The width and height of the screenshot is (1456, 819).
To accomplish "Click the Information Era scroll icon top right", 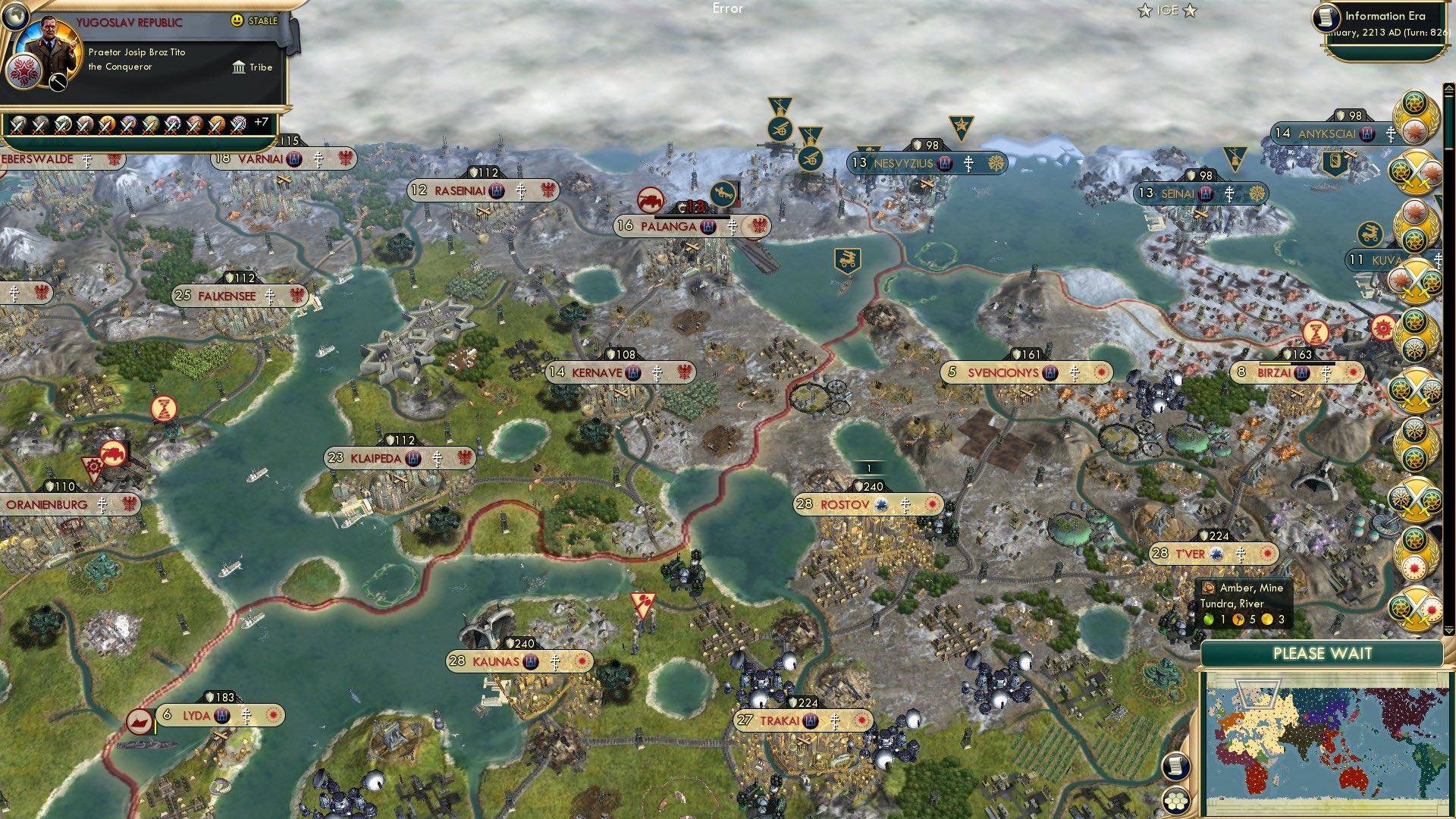I will point(1327,18).
